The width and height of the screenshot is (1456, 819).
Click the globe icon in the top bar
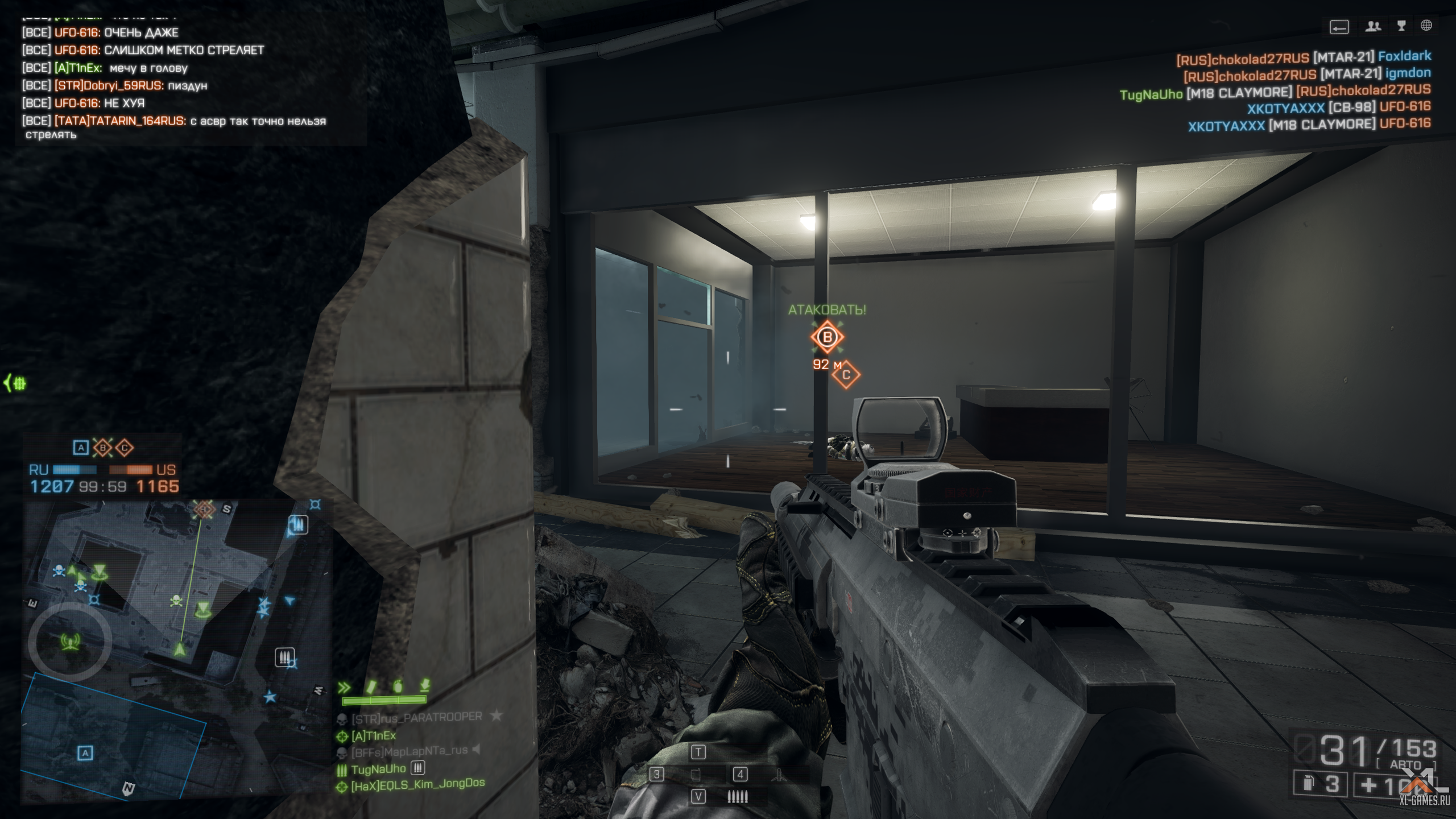point(1426,26)
